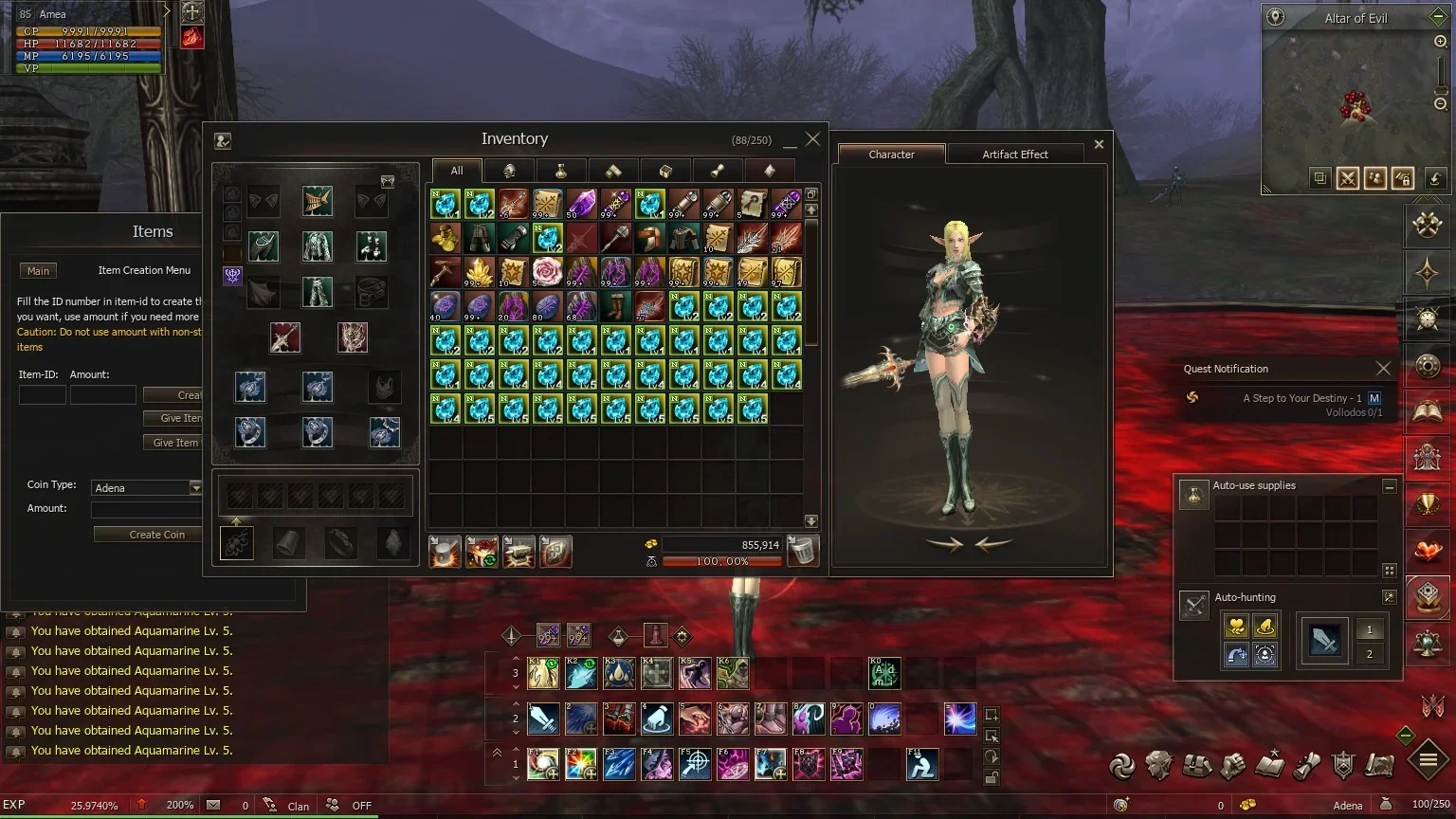Click the Item-ID input field
Viewport: 1456px width, 819px height.
click(43, 394)
